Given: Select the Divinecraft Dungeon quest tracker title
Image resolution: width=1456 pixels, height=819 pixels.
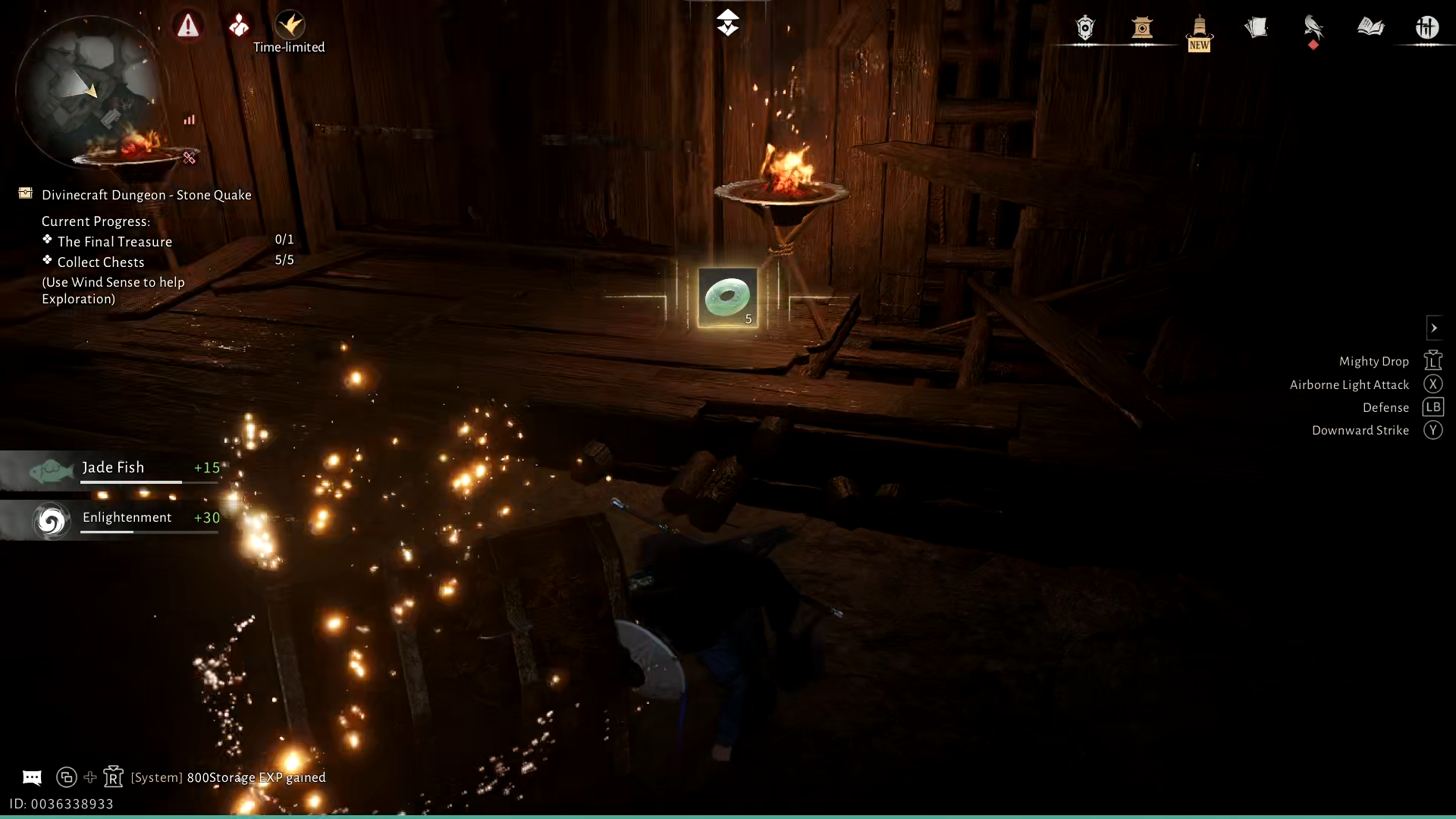Looking at the screenshot, I should click(146, 195).
